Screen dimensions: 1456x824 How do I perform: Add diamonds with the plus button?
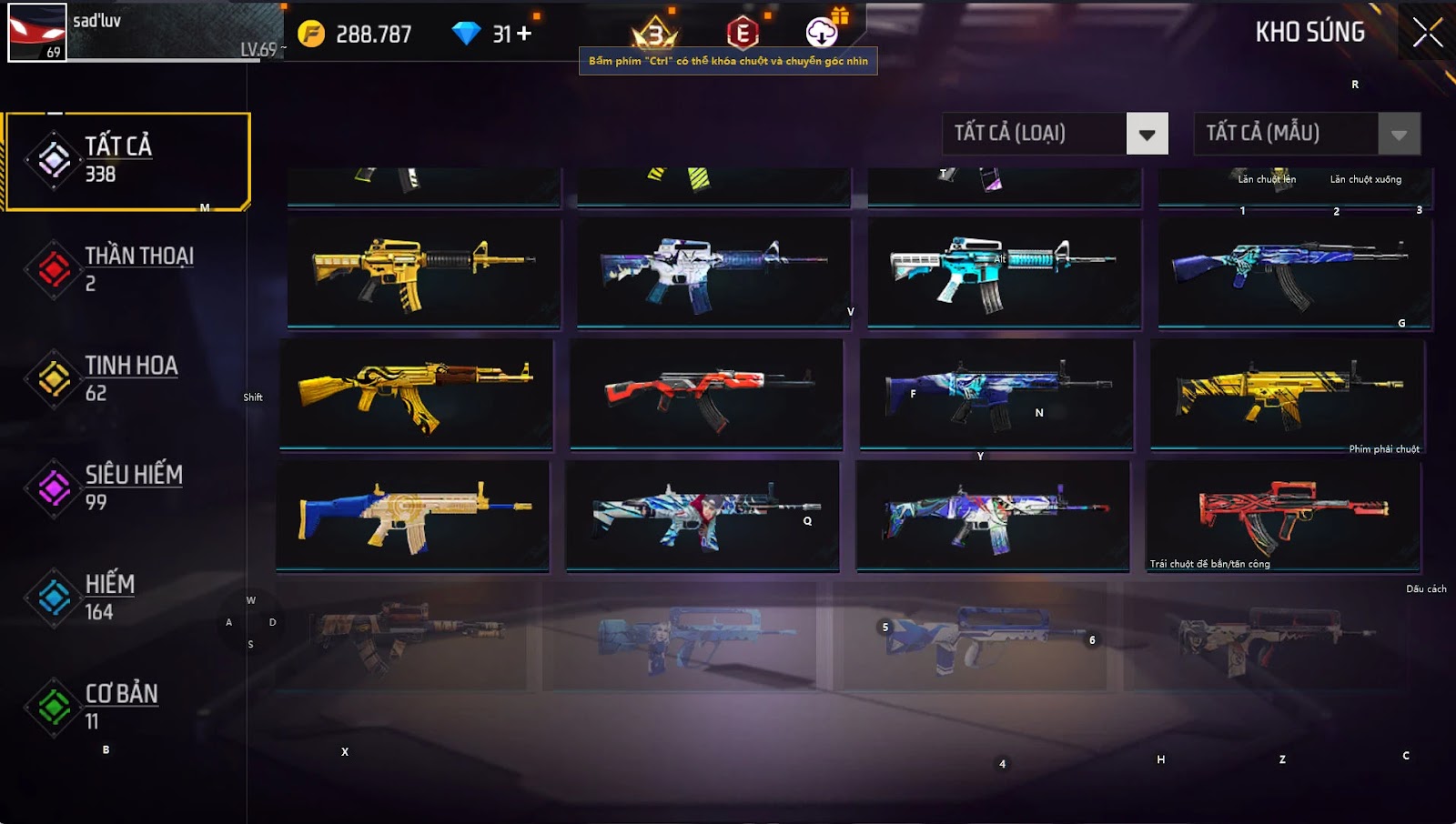coord(524,34)
